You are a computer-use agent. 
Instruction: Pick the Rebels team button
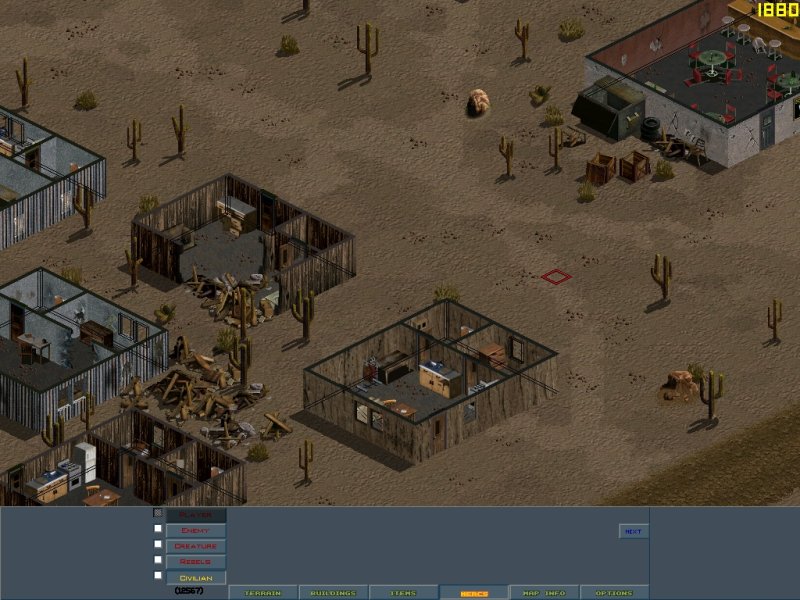point(196,561)
